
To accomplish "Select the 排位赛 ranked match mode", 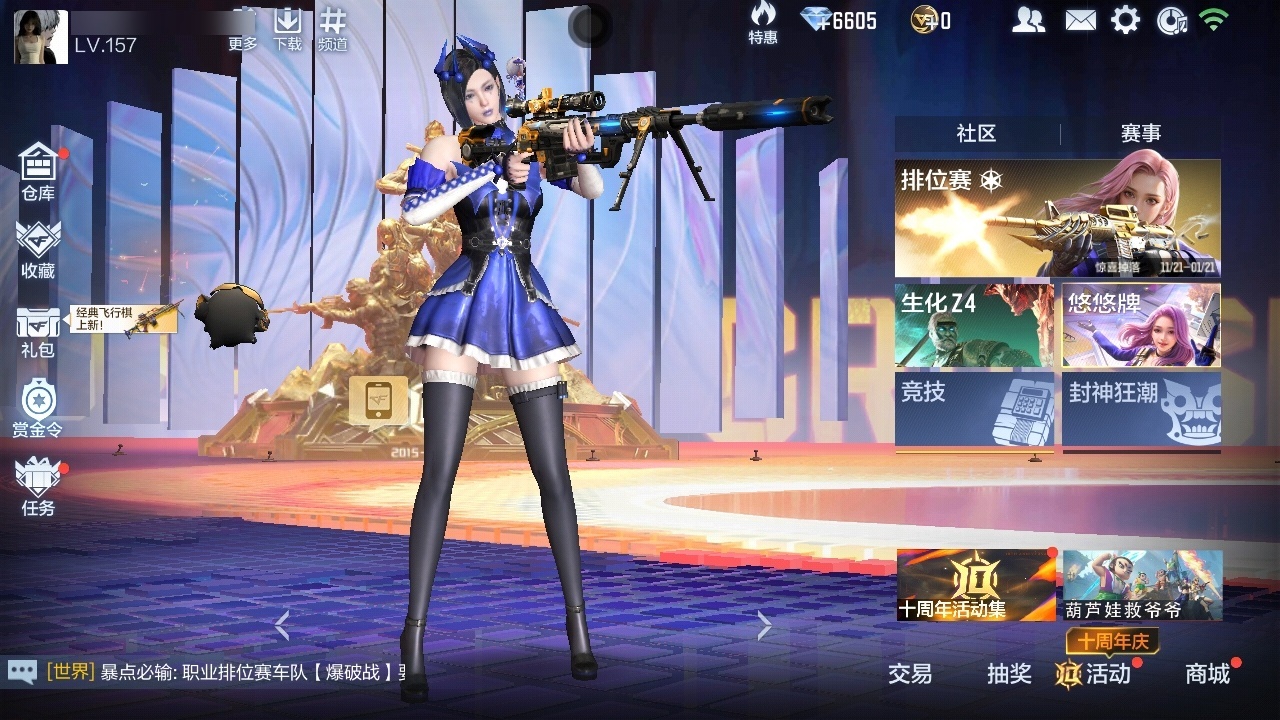I will pyautogui.click(x=1057, y=218).
